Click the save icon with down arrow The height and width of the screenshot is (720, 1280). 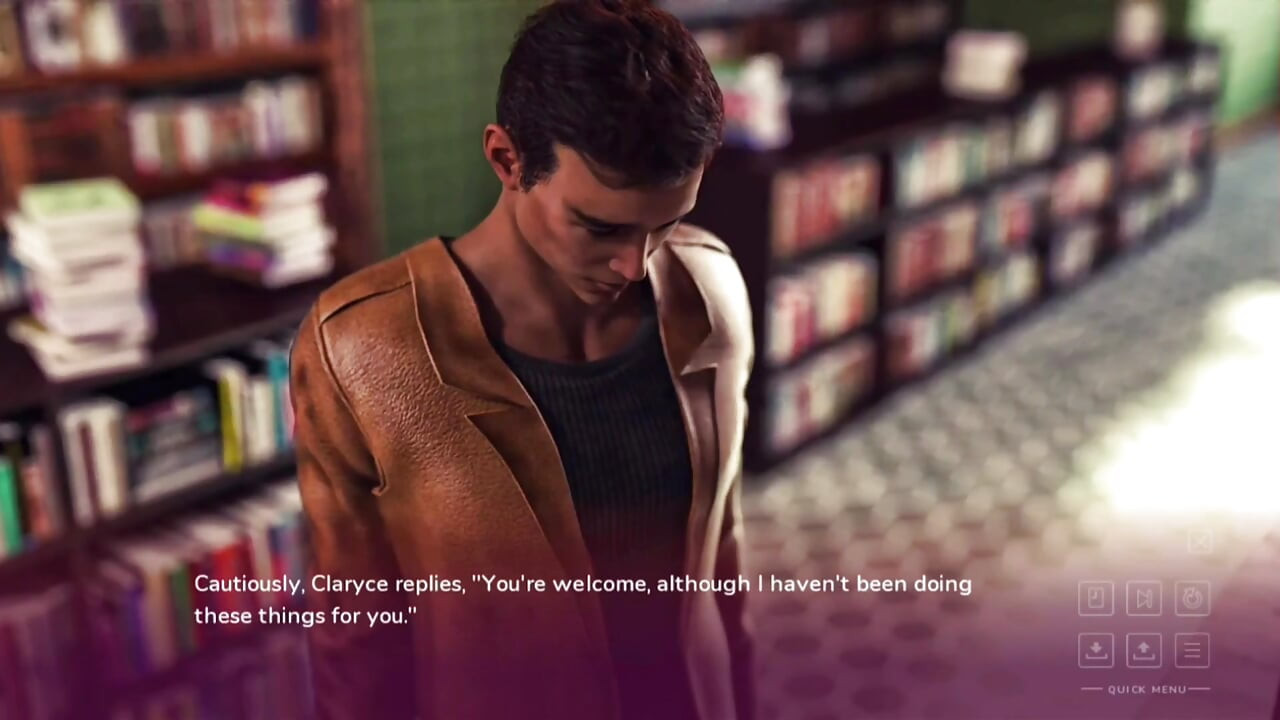pos(1096,650)
